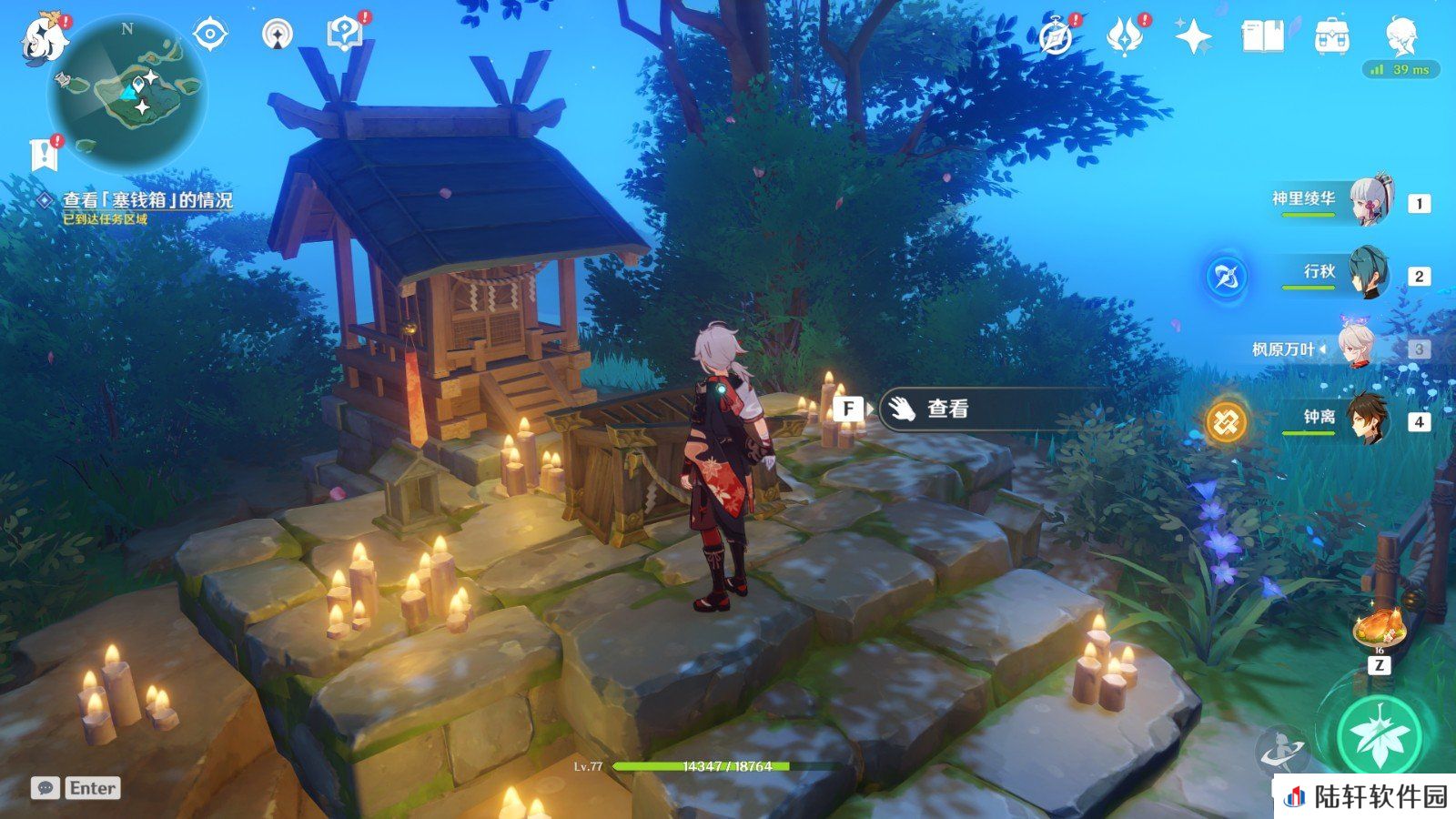Switch to party member 行秋

click(x=1367, y=272)
